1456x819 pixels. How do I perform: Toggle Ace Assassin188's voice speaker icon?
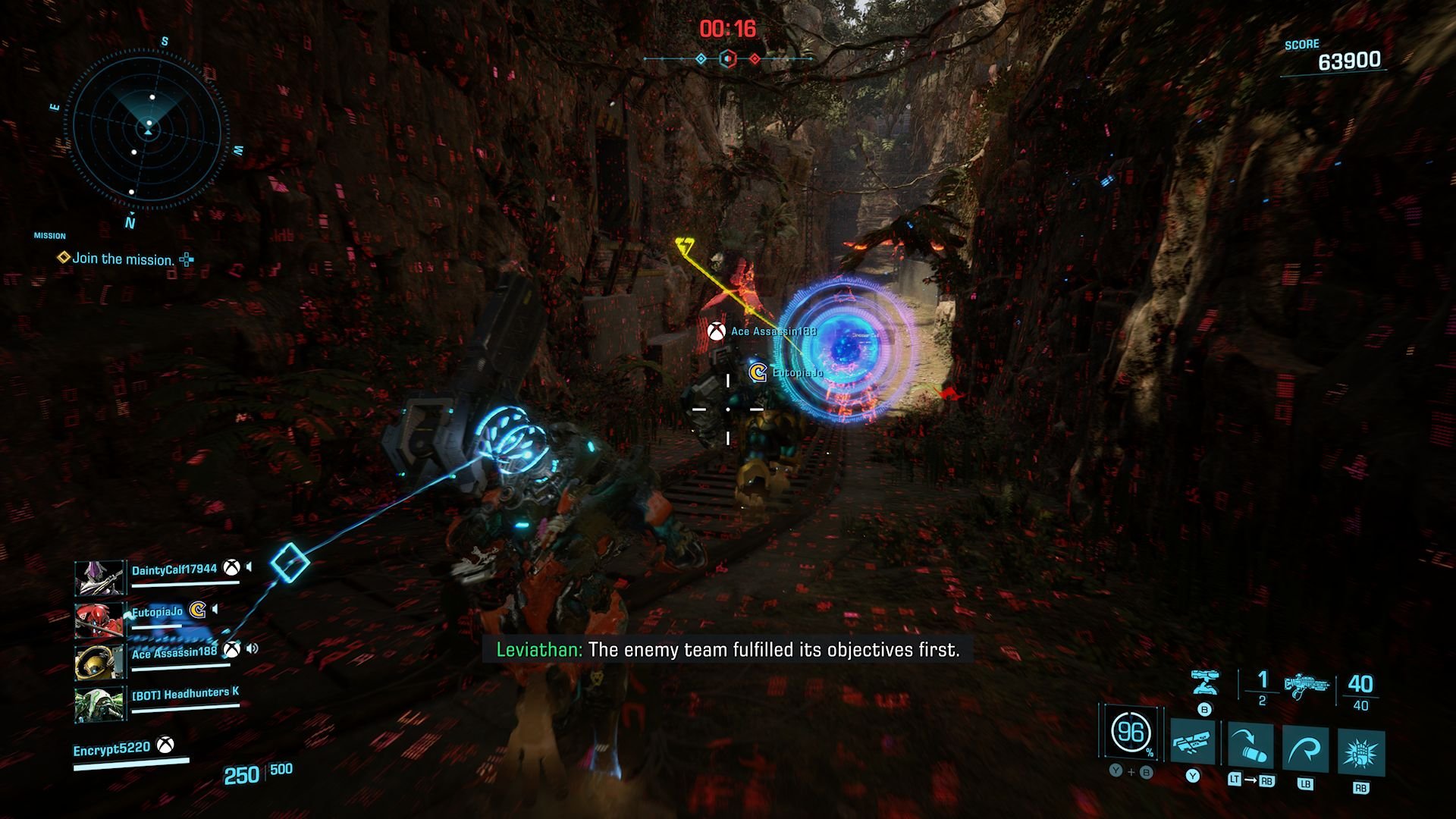pos(253,648)
